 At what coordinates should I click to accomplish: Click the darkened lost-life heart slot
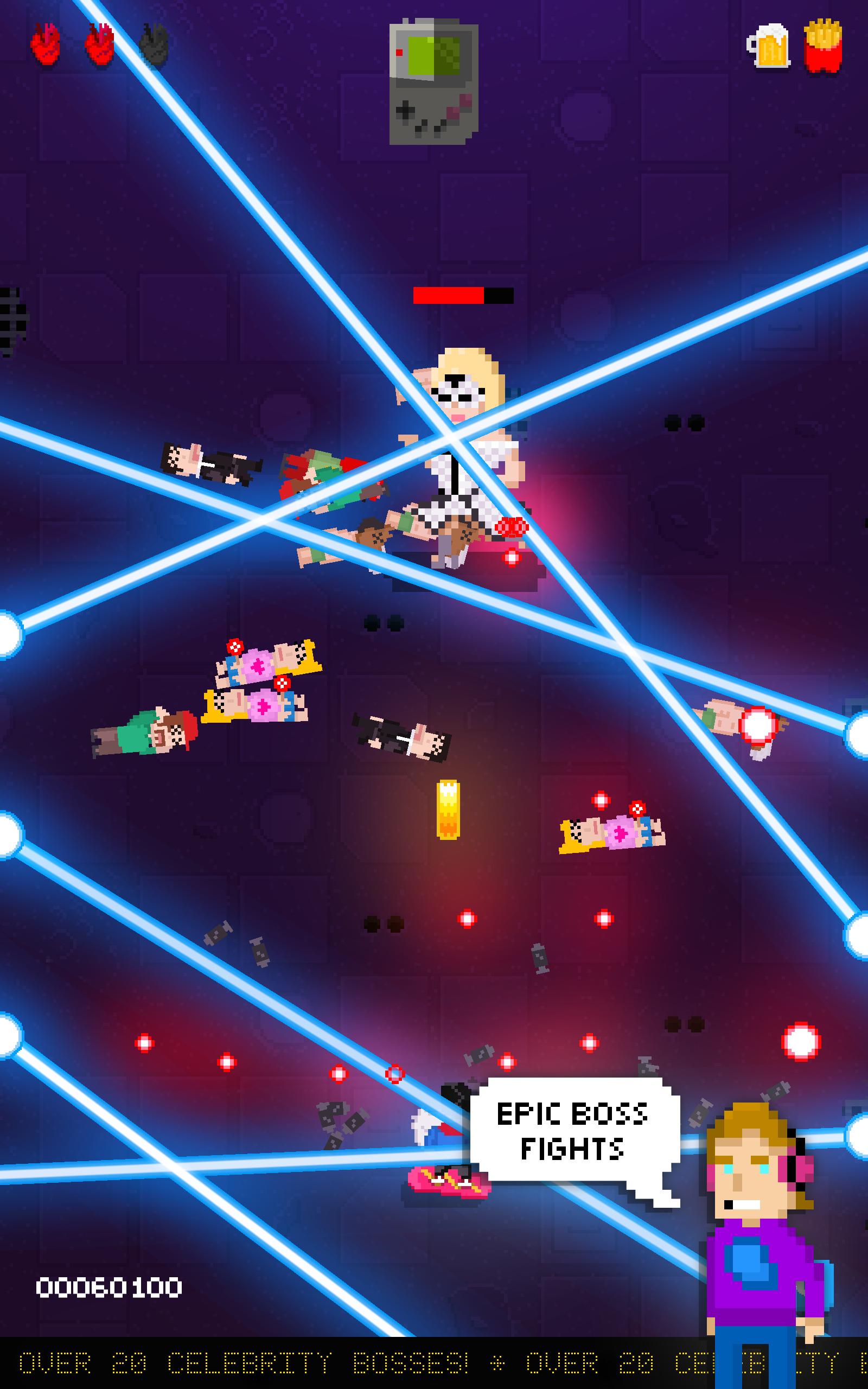[x=154, y=46]
